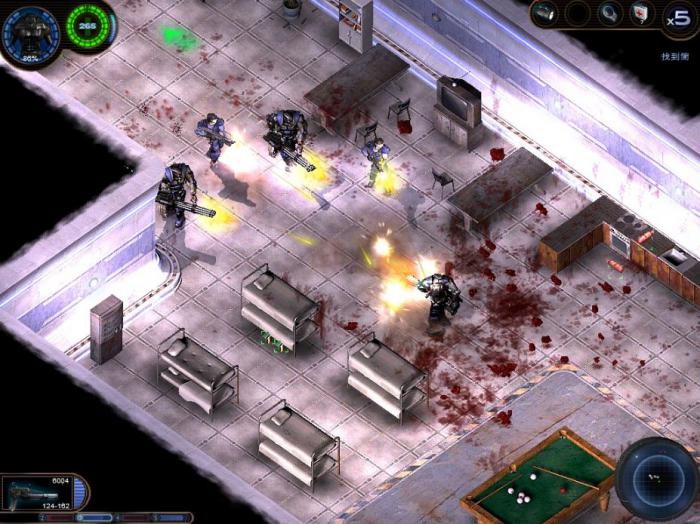This screenshot has height=524, width=700.
Task: Open the circular radar minimap
Action: pos(655,478)
